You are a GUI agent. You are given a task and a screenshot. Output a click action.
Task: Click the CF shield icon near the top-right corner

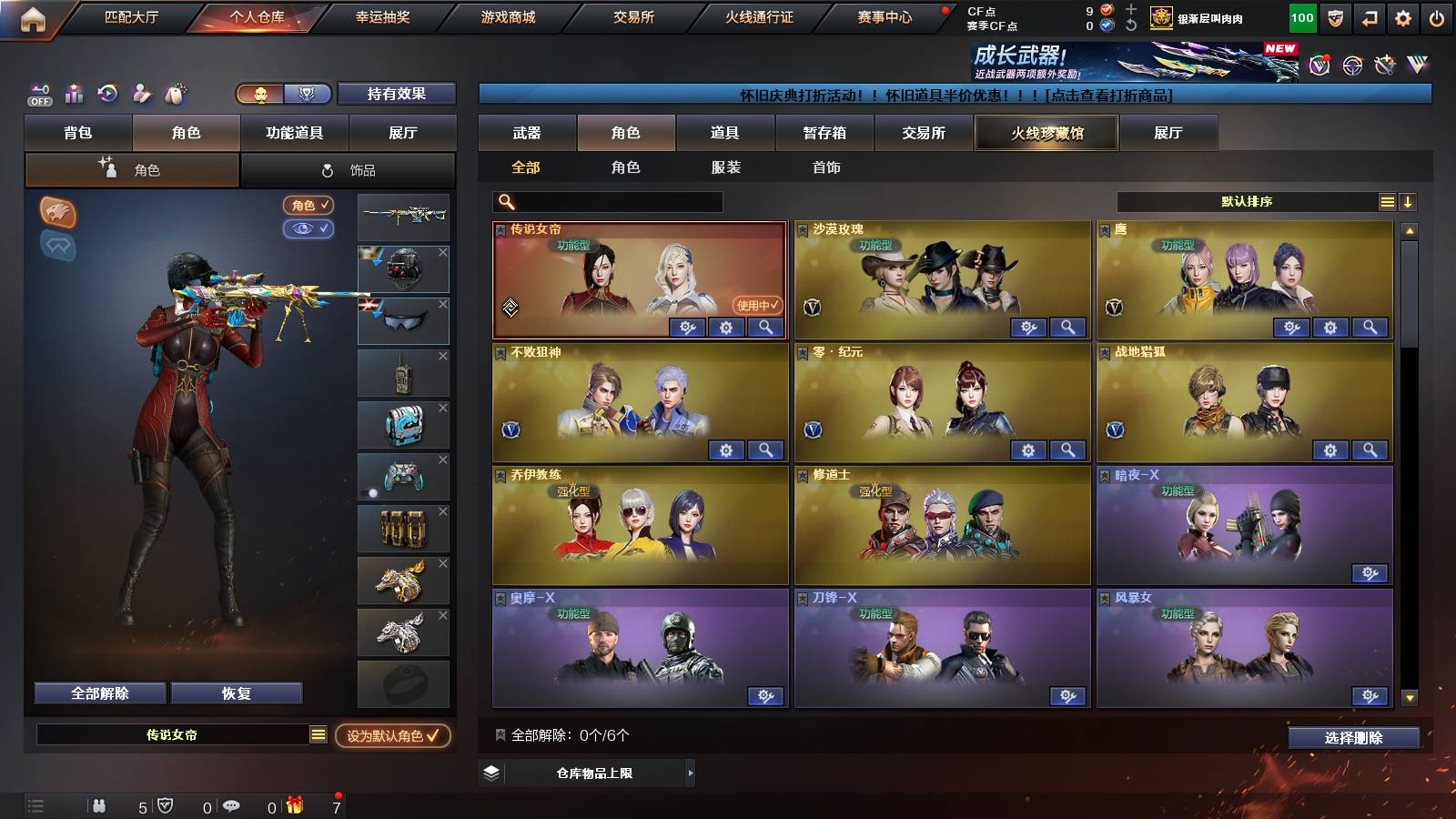click(1337, 16)
